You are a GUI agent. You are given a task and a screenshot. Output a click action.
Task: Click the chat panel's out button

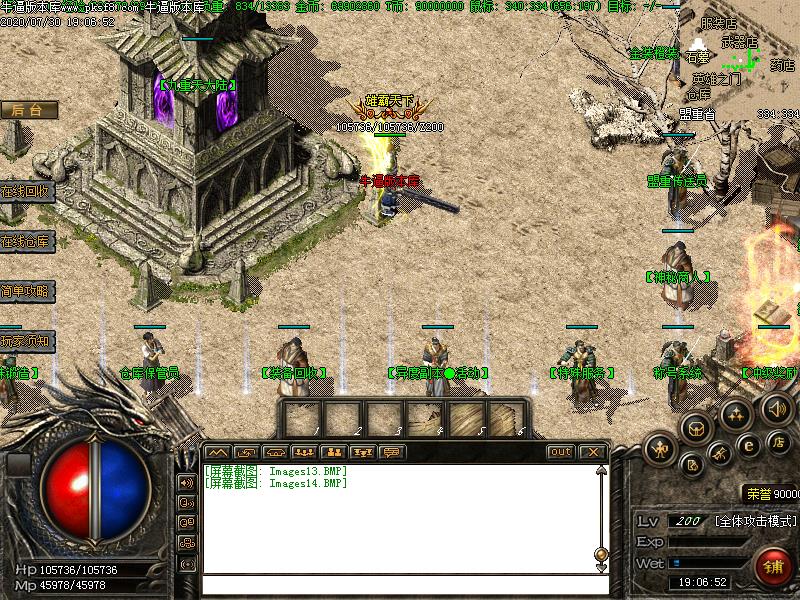561,452
